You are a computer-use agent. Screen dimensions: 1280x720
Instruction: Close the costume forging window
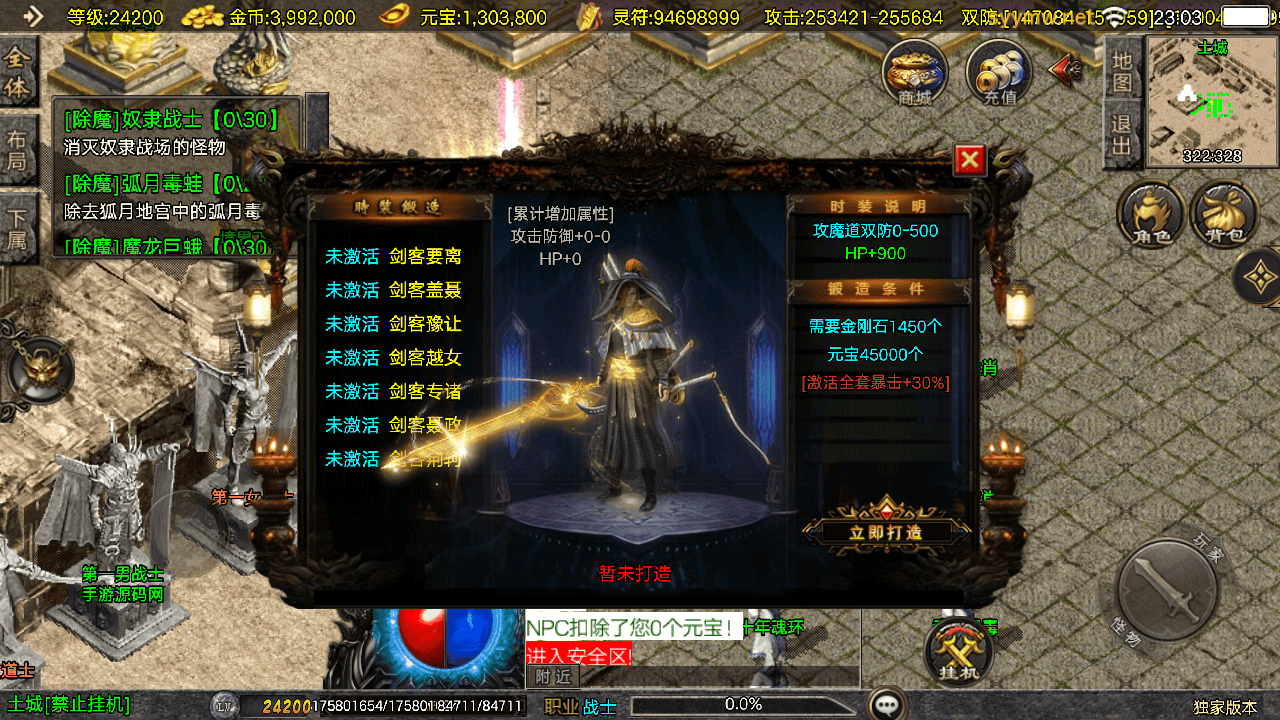pos(970,160)
